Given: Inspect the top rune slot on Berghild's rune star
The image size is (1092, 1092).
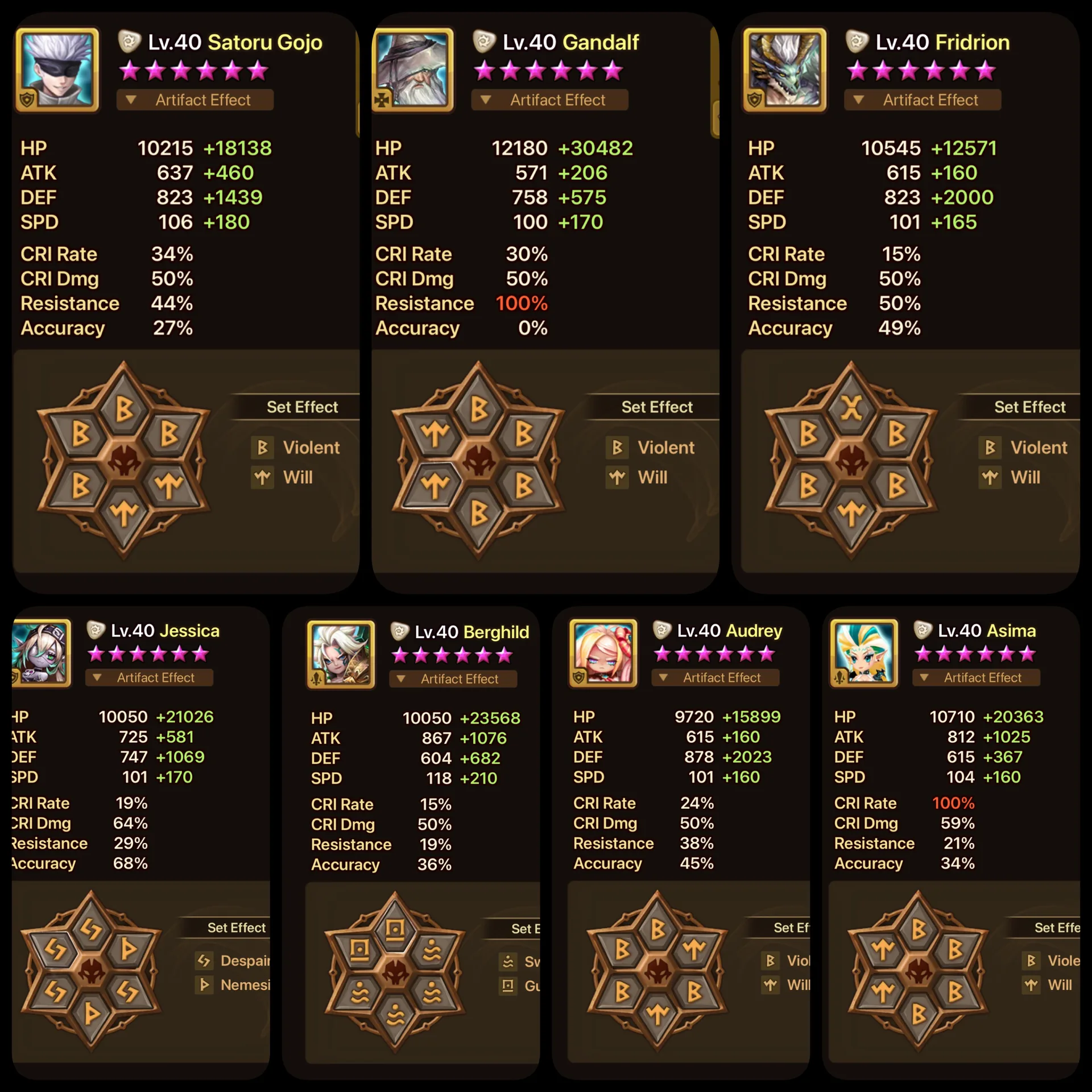Looking at the screenshot, I should (395, 930).
